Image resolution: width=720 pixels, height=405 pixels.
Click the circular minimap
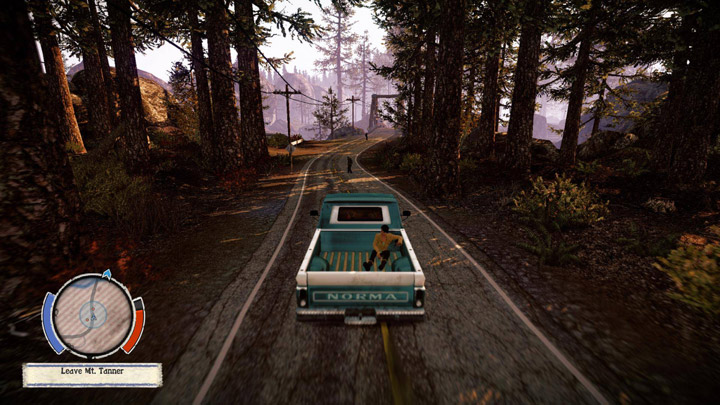tap(92, 314)
